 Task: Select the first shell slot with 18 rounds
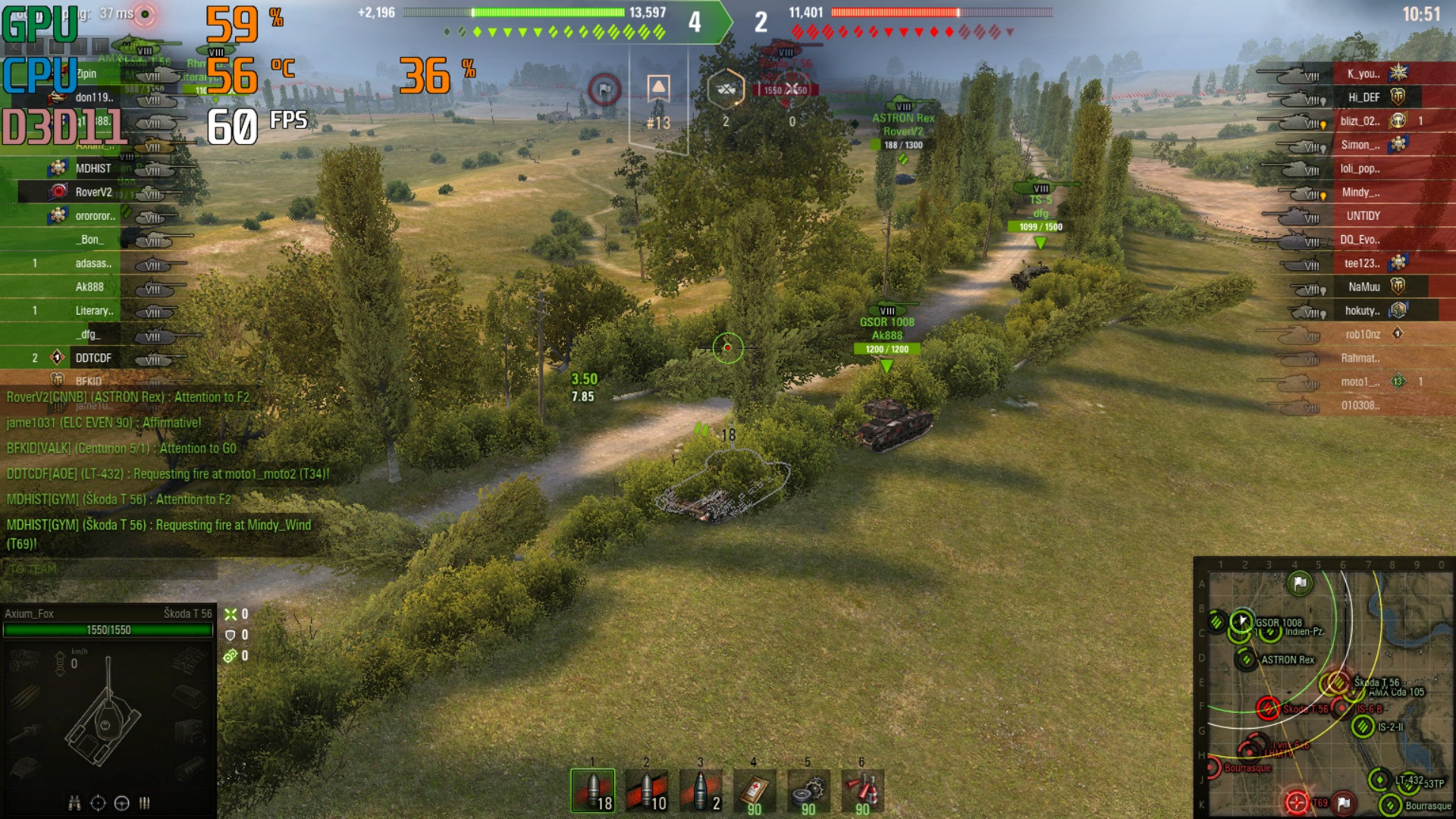[x=592, y=791]
